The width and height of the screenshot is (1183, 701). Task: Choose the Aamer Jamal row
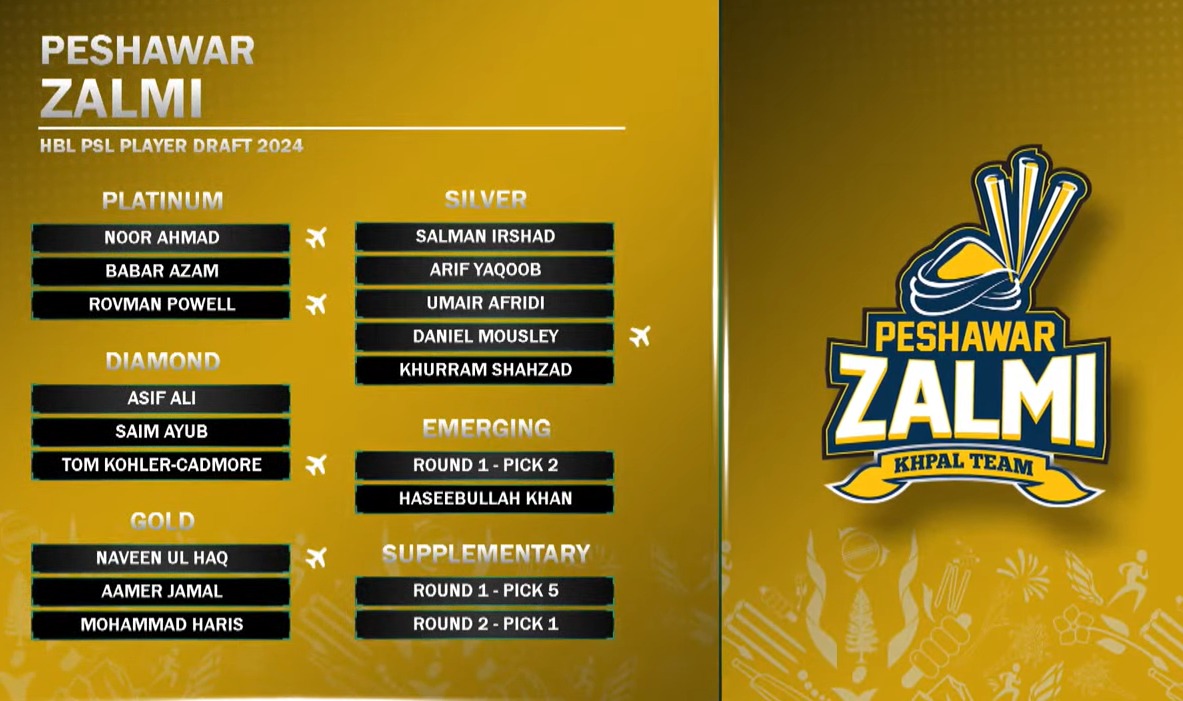point(161,591)
